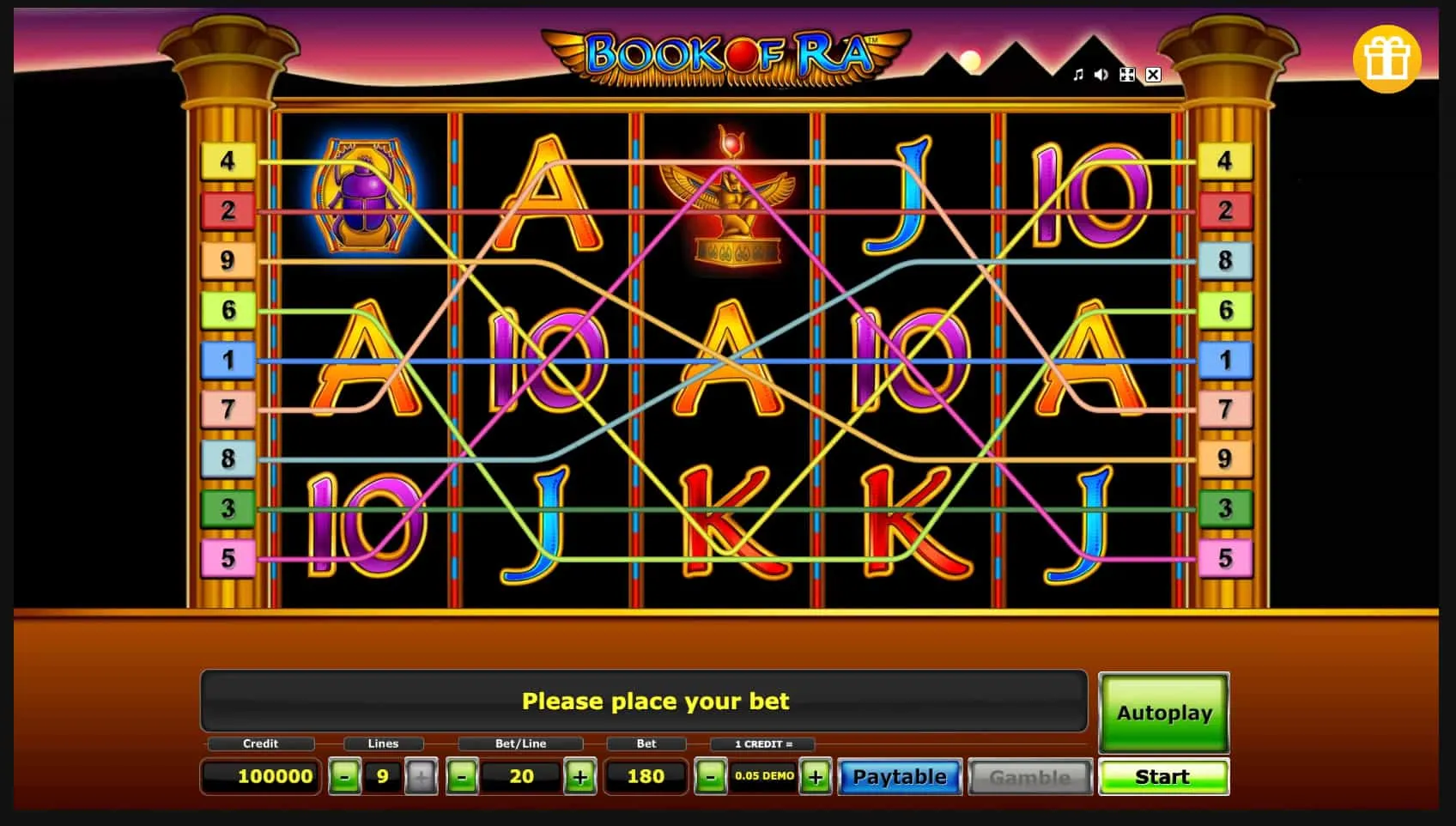This screenshot has height=826, width=1456.
Task: Enter fullscreen mode via the fullscreen icon
Action: point(1127,75)
